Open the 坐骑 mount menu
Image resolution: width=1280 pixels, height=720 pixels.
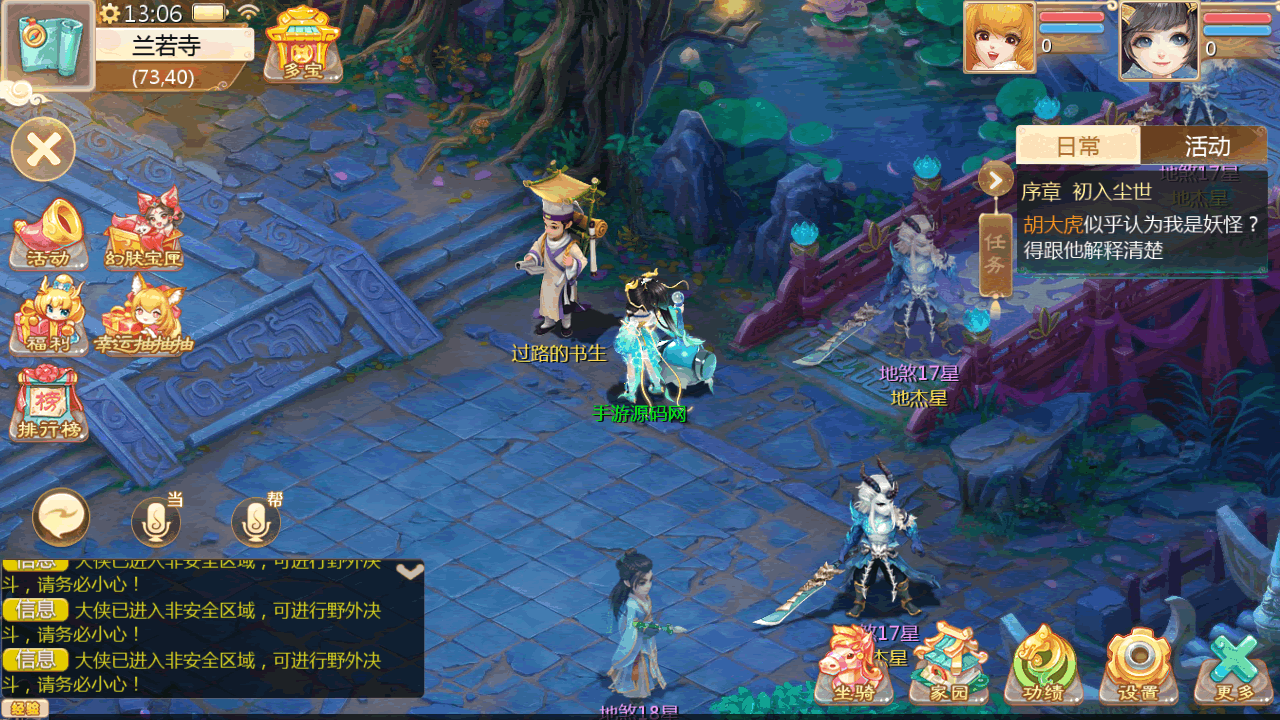point(854,665)
